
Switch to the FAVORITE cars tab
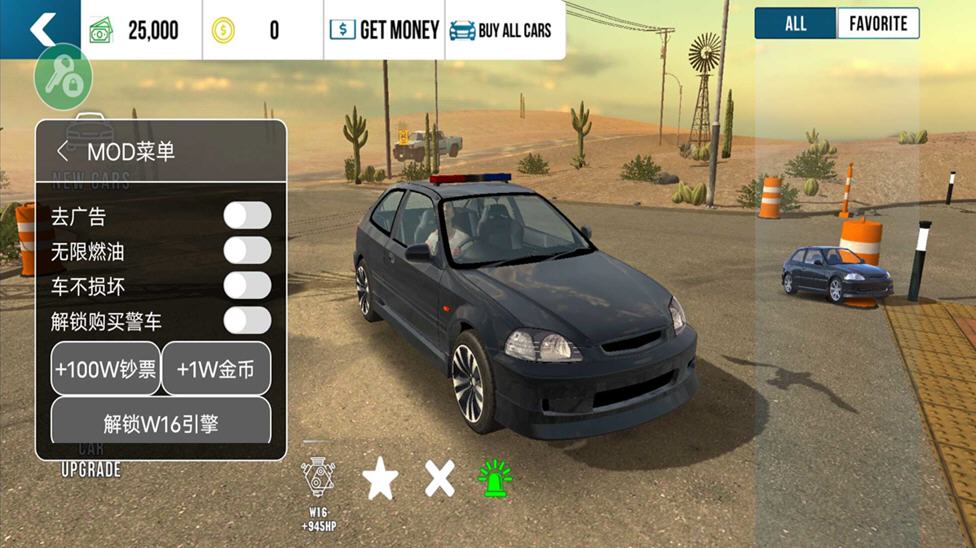[878, 24]
